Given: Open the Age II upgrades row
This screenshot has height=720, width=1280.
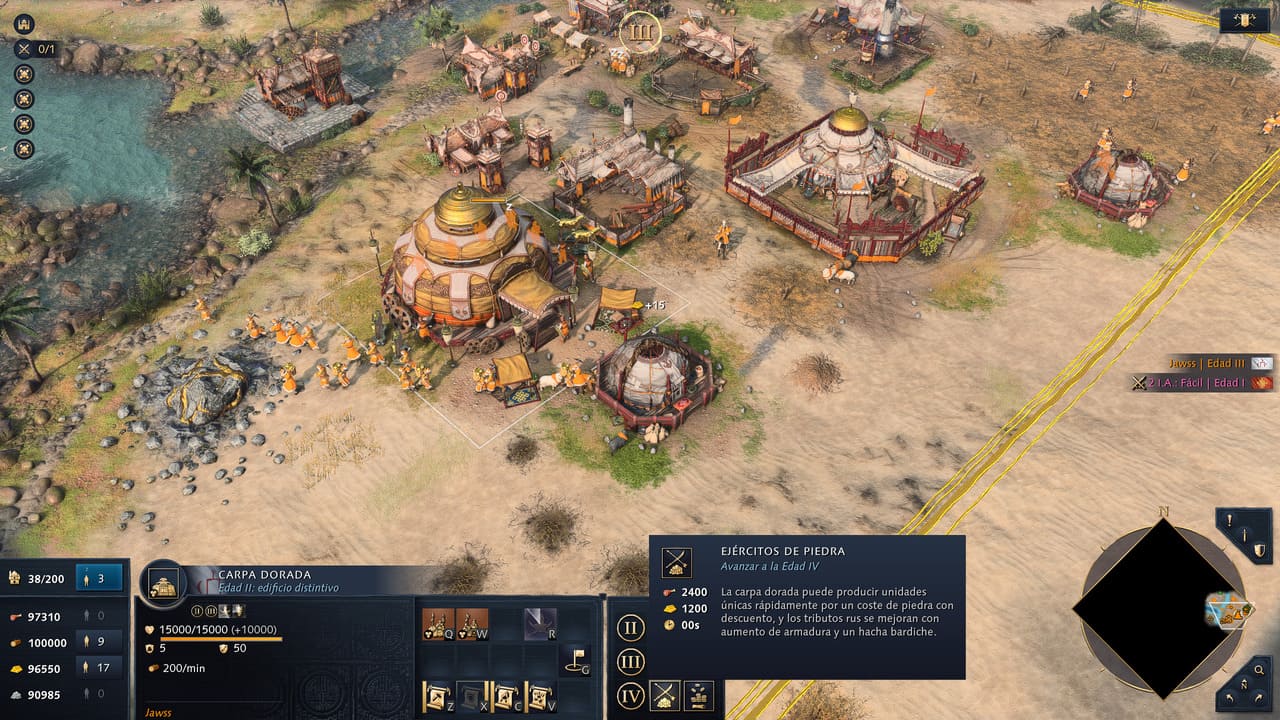Looking at the screenshot, I should pos(630,629).
